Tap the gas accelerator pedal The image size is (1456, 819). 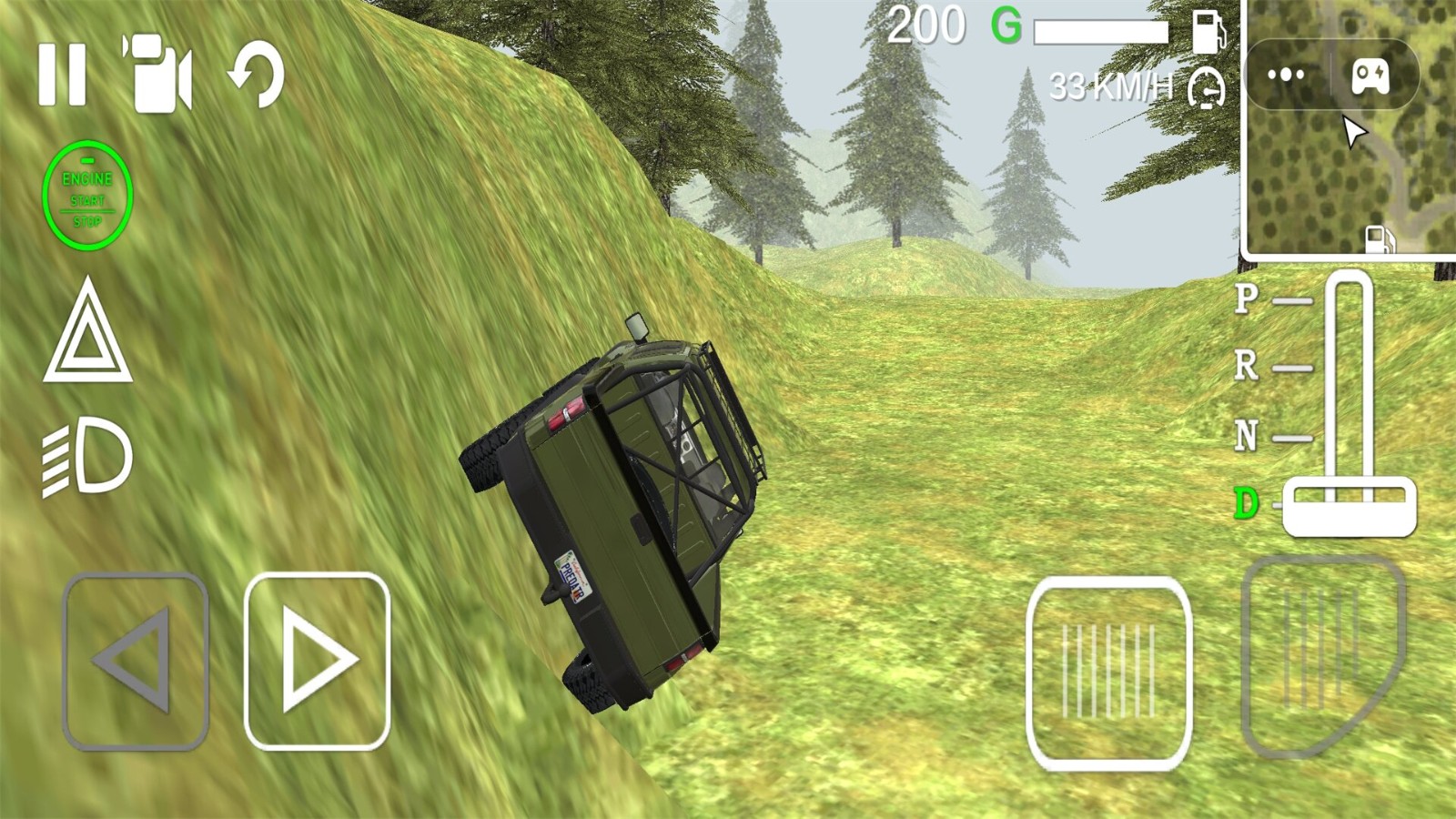pos(1324,655)
